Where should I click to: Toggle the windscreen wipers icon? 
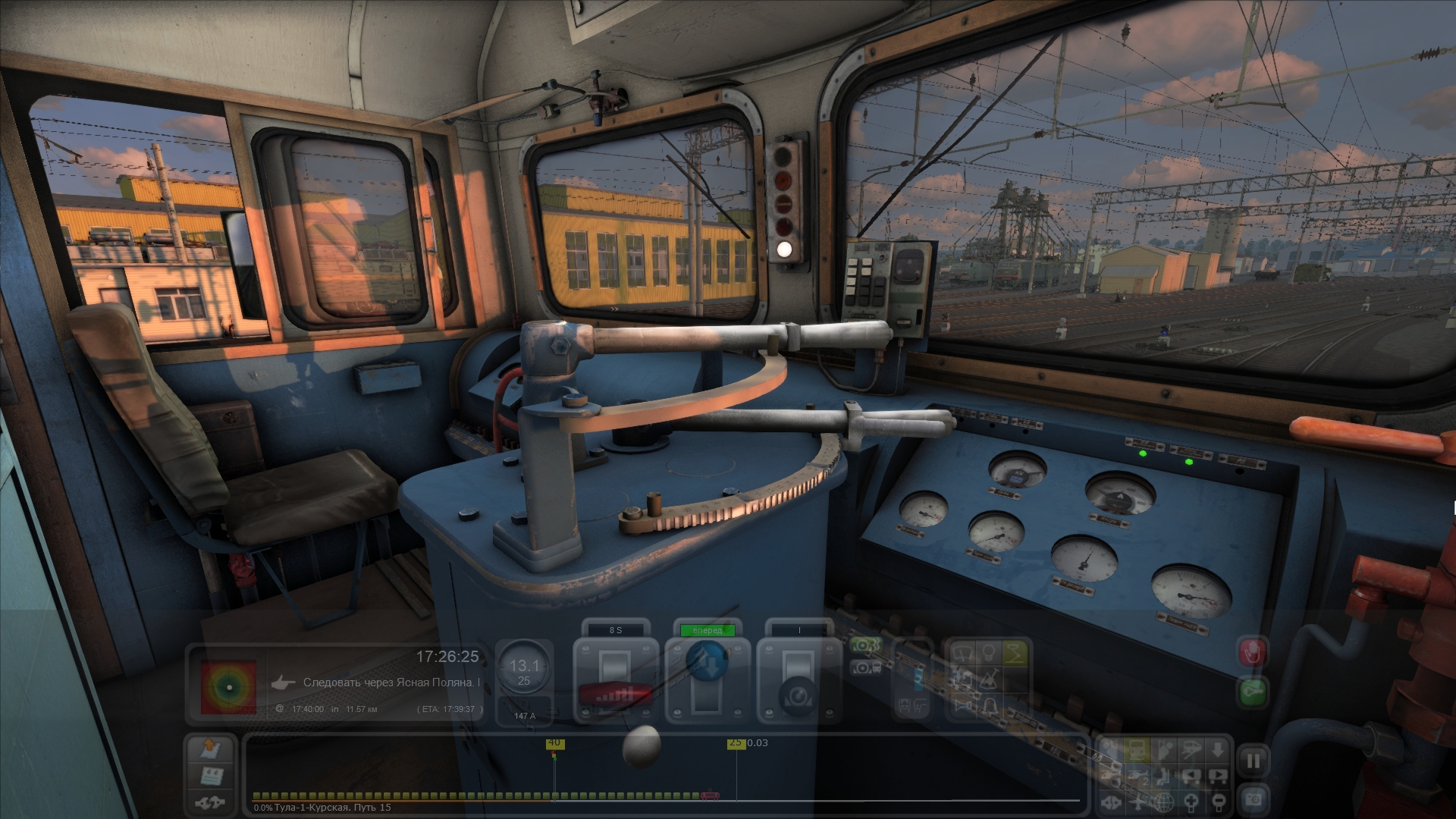point(962,653)
